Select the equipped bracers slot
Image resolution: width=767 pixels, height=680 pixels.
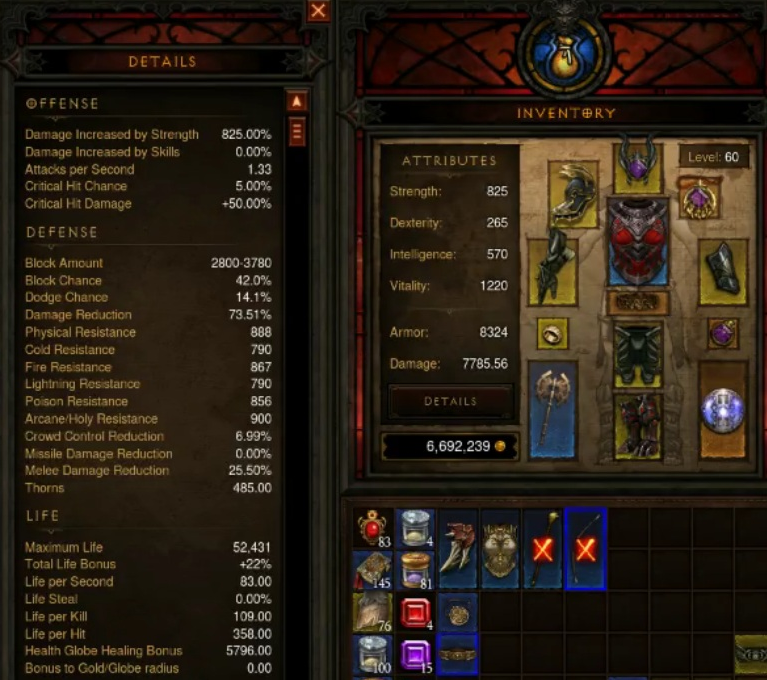click(722, 267)
